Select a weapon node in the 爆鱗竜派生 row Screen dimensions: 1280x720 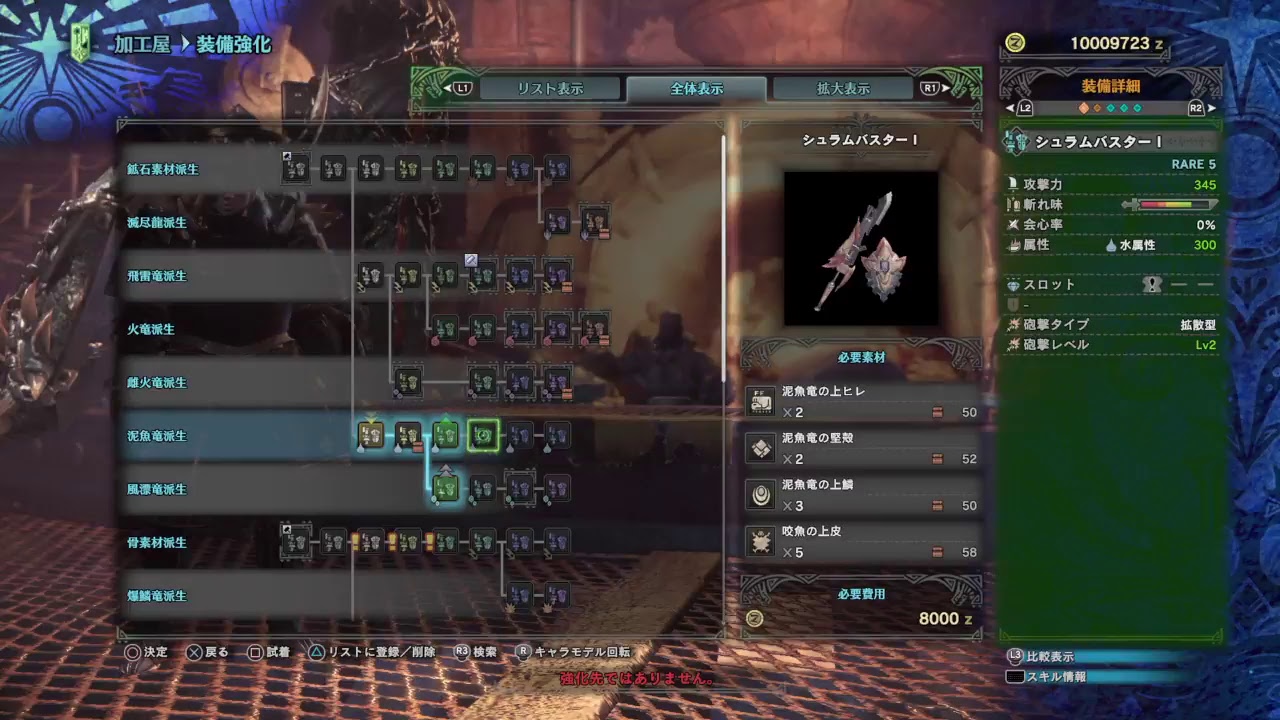click(x=520, y=596)
